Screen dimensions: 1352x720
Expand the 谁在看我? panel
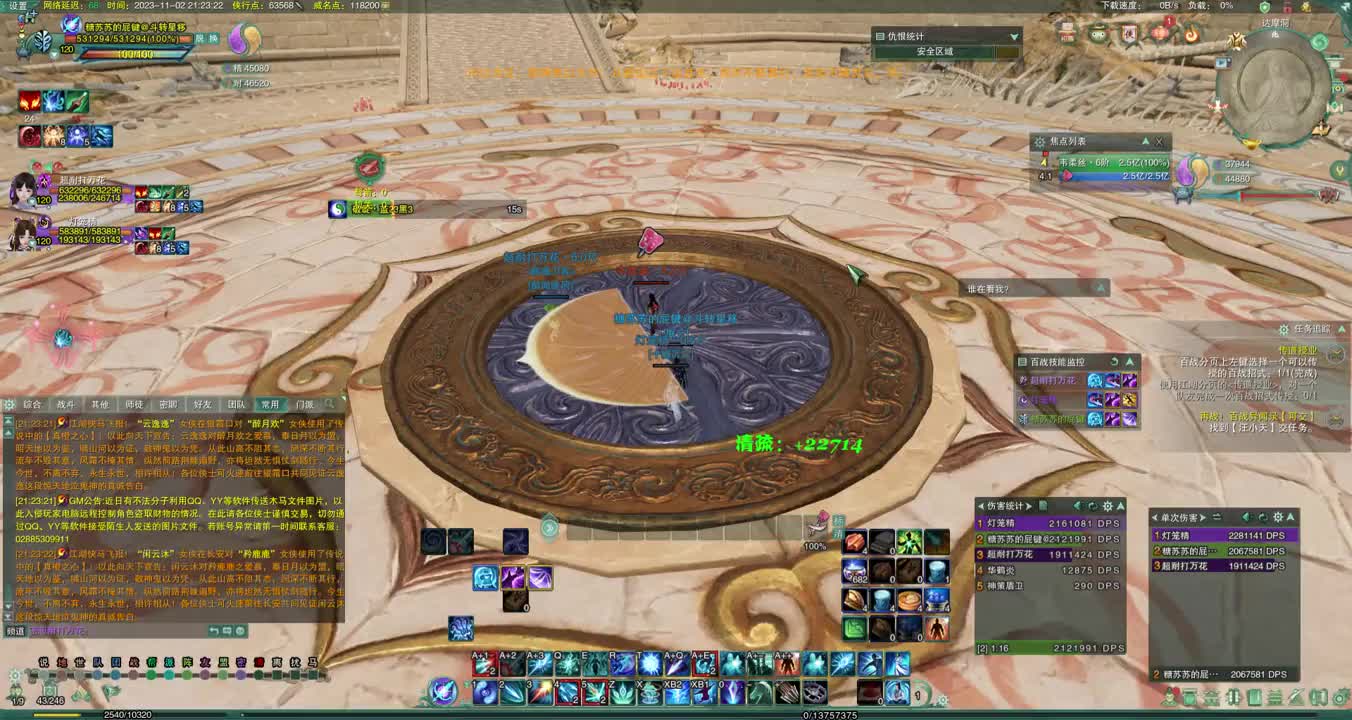pos(1101,288)
